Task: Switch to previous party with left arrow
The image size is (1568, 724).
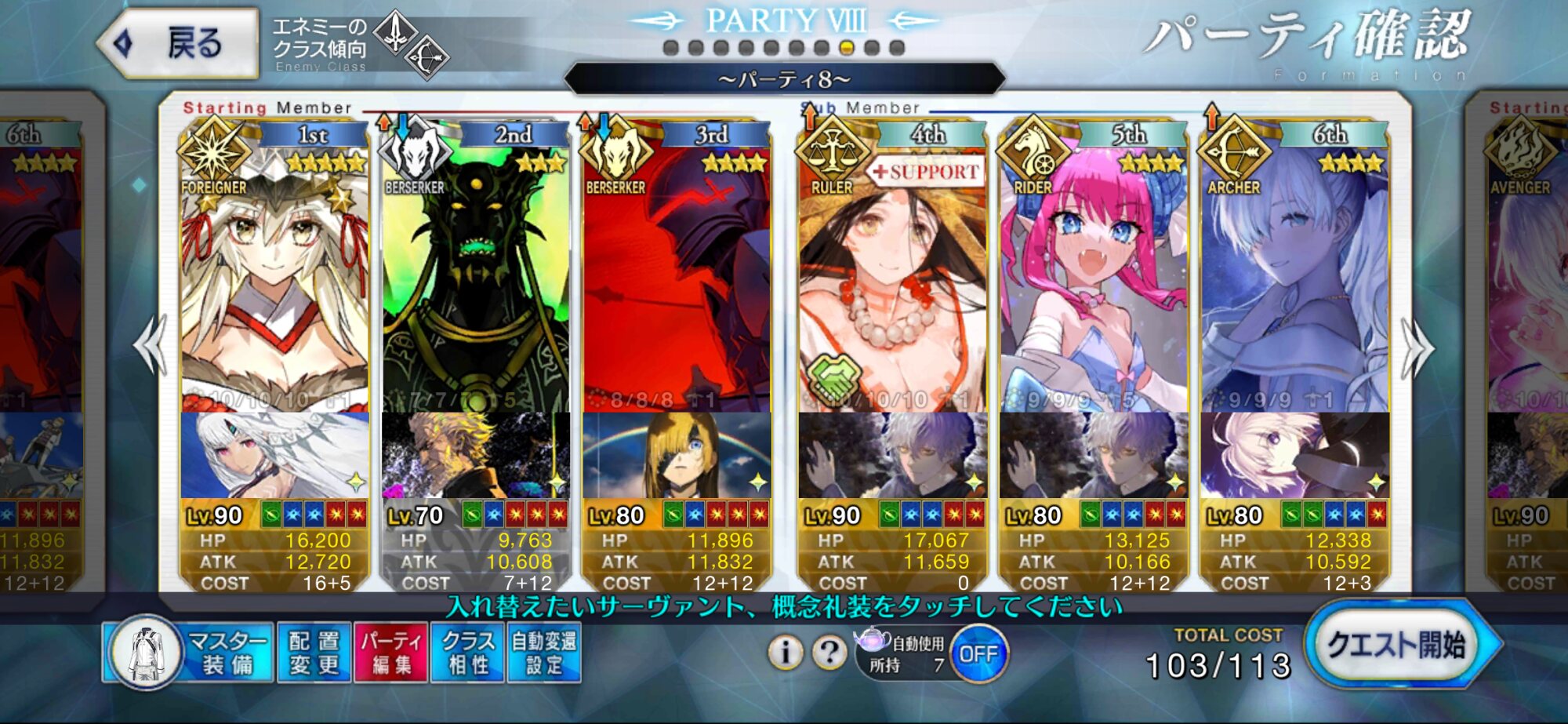Action: click(x=151, y=345)
